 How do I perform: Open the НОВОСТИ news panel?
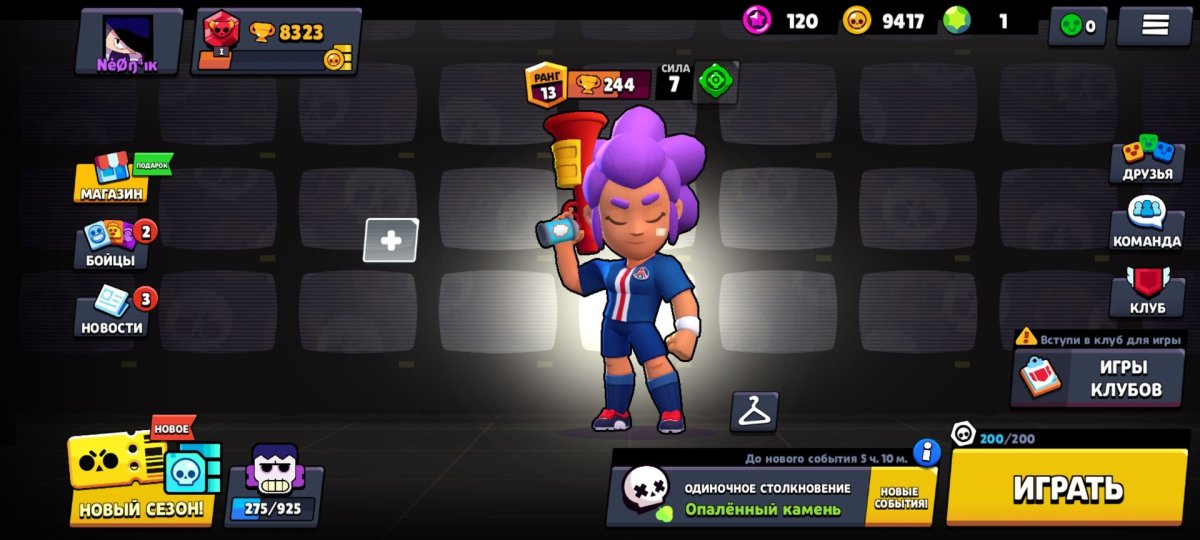pyautogui.click(x=112, y=312)
